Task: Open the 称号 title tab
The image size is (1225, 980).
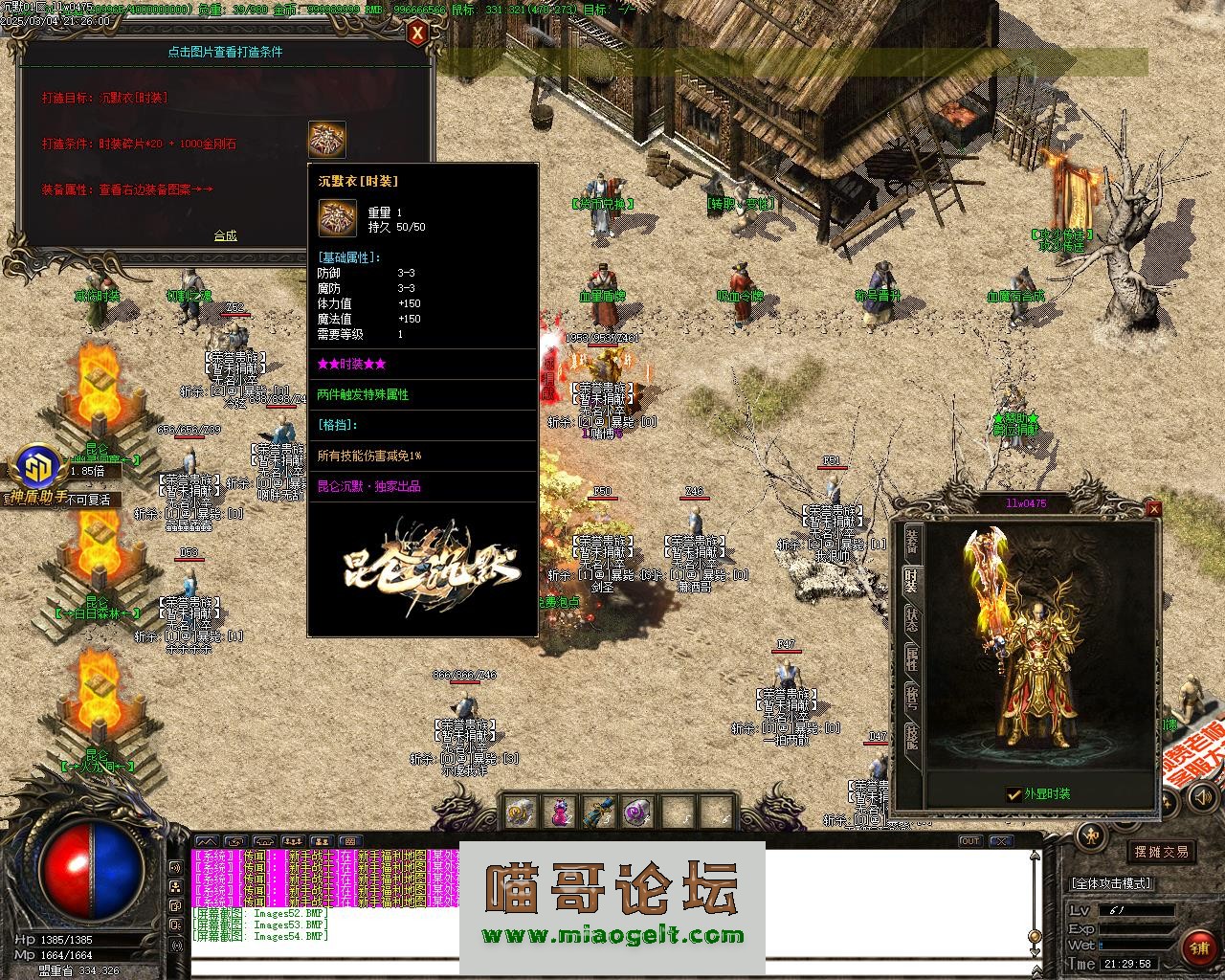Action: 911,698
